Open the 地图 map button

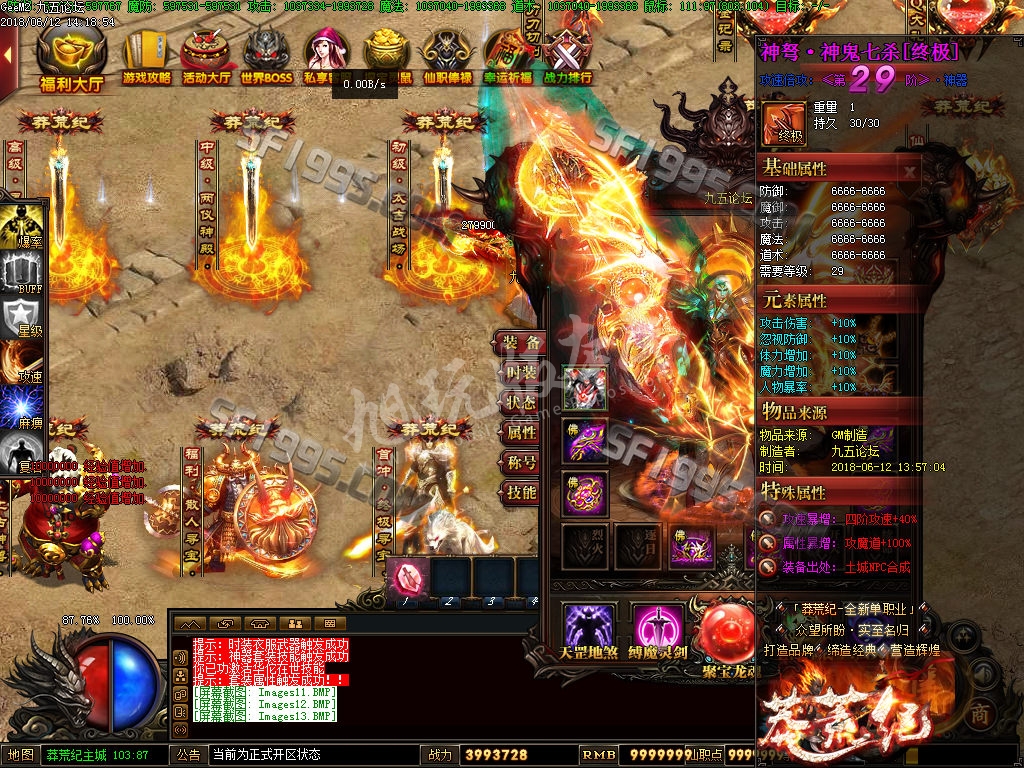[x=22, y=755]
